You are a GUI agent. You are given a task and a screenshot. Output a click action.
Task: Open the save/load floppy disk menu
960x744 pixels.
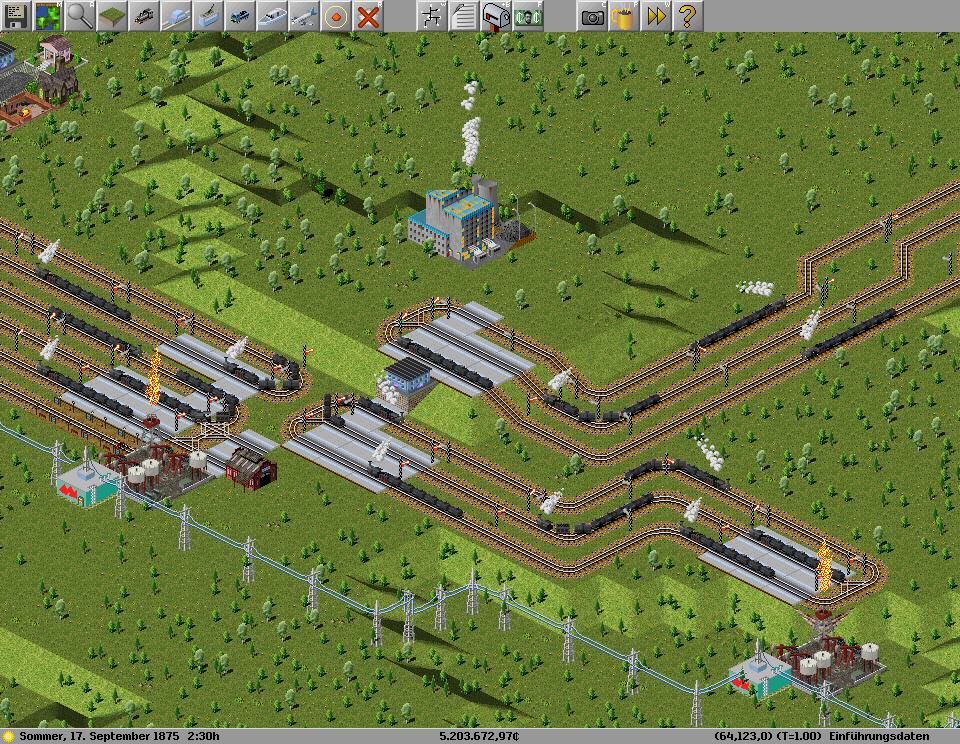tap(16, 16)
